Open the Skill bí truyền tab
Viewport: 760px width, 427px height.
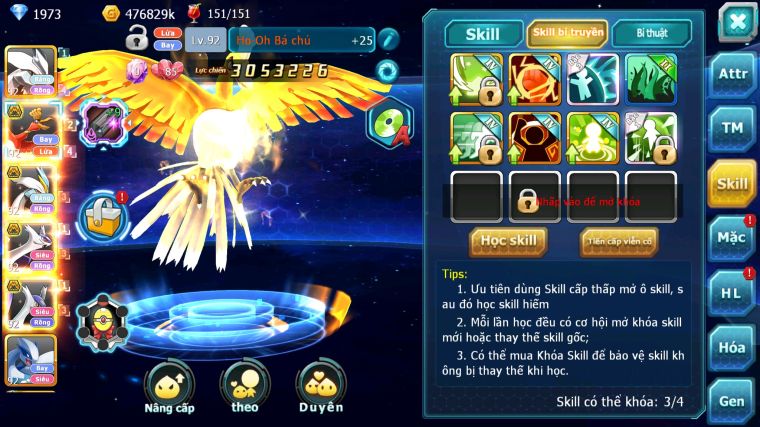[567, 33]
